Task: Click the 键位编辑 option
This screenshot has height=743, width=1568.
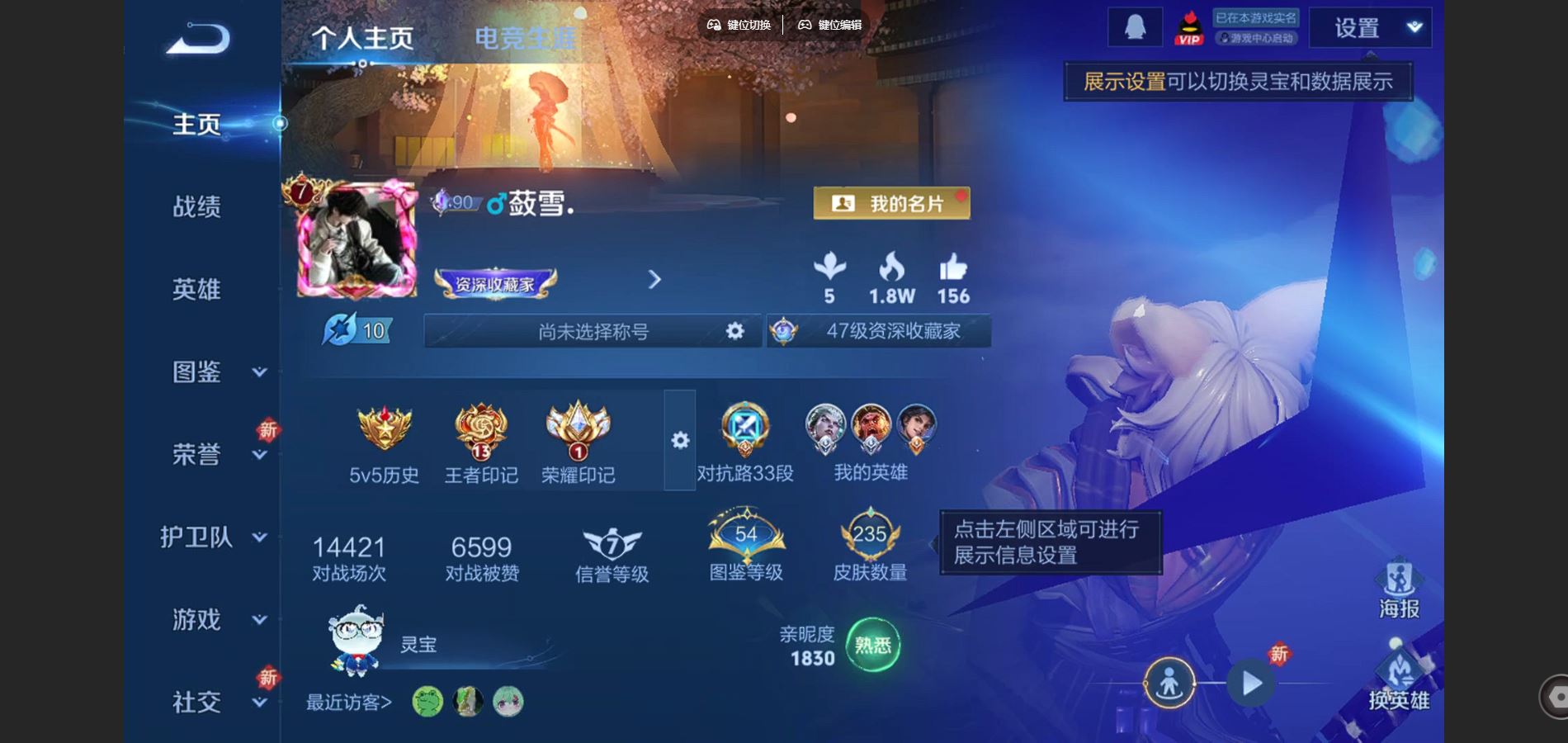Action: point(830,25)
